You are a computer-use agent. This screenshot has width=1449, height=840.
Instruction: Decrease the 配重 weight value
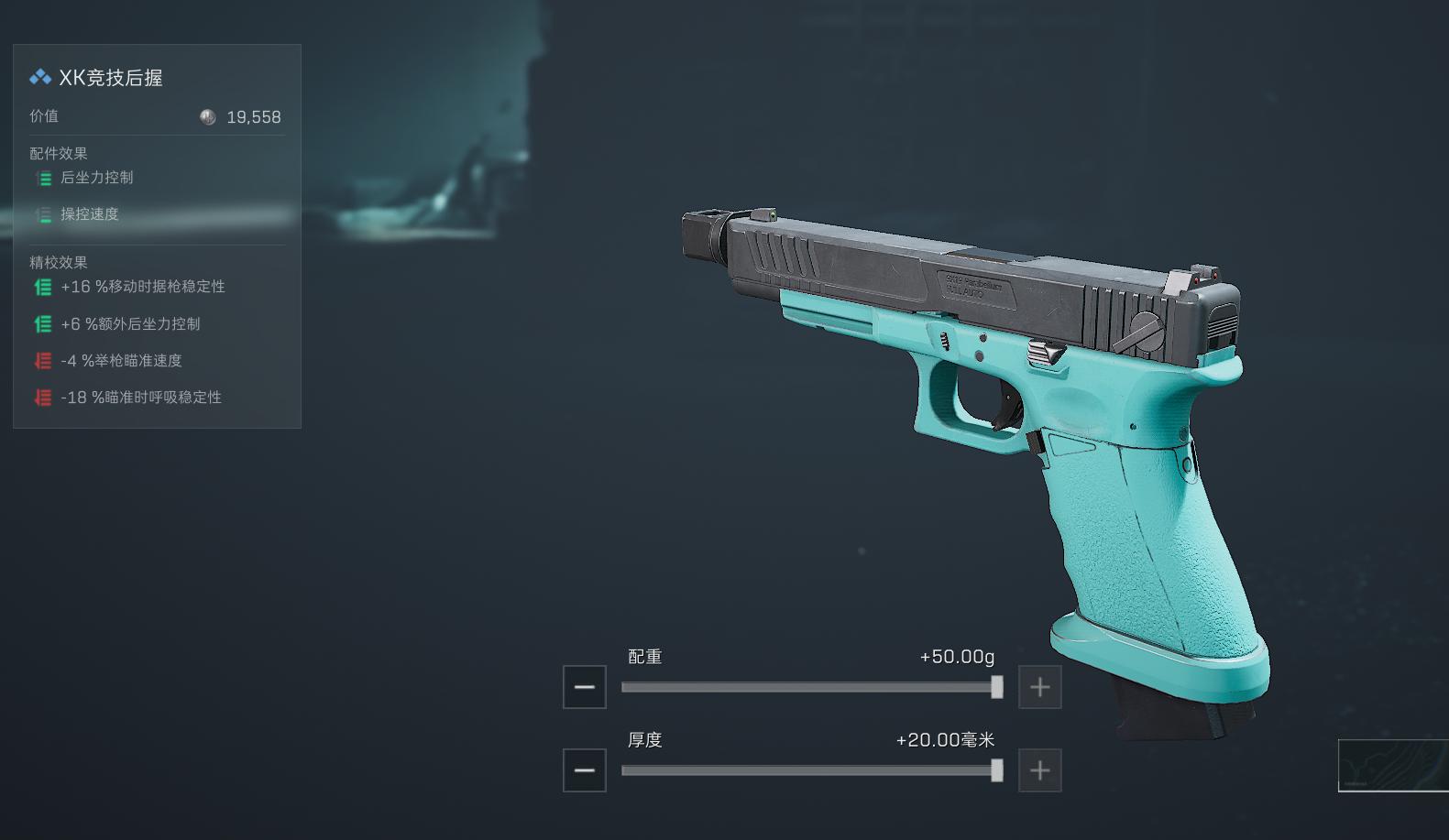[585, 687]
